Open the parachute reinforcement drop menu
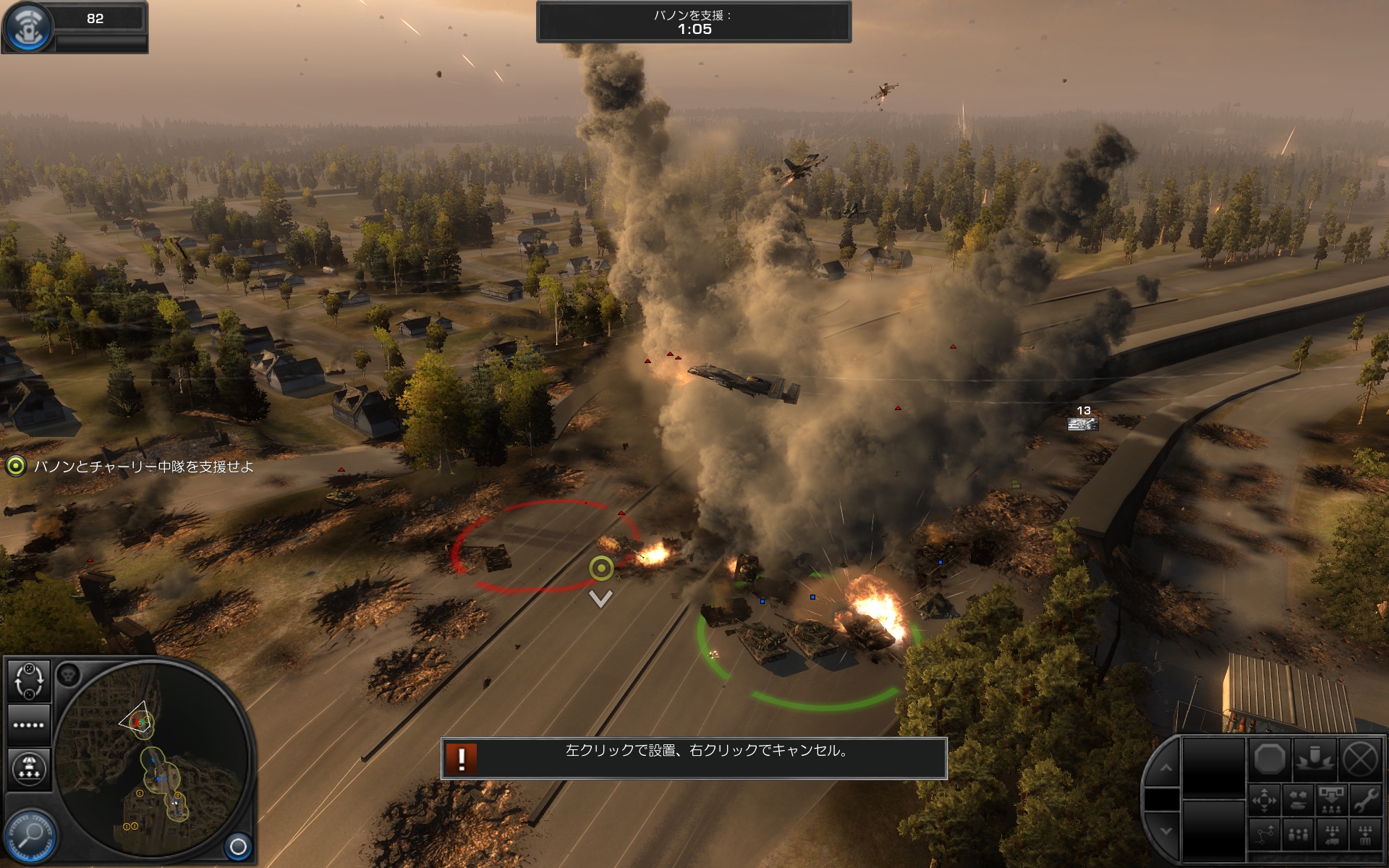Viewport: 1389px width, 868px height. click(x=29, y=768)
